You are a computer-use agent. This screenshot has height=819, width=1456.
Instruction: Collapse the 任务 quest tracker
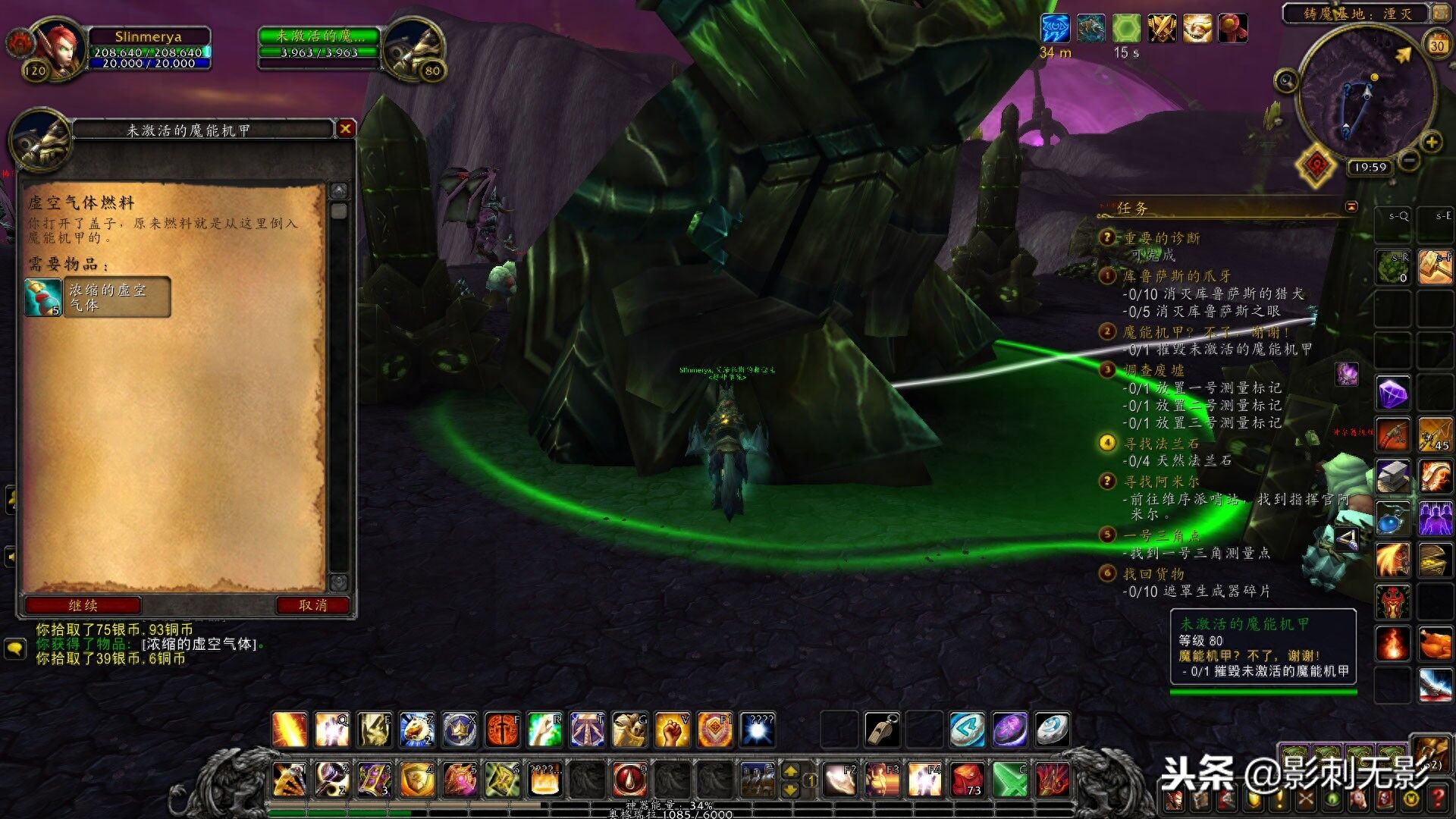tap(1351, 207)
